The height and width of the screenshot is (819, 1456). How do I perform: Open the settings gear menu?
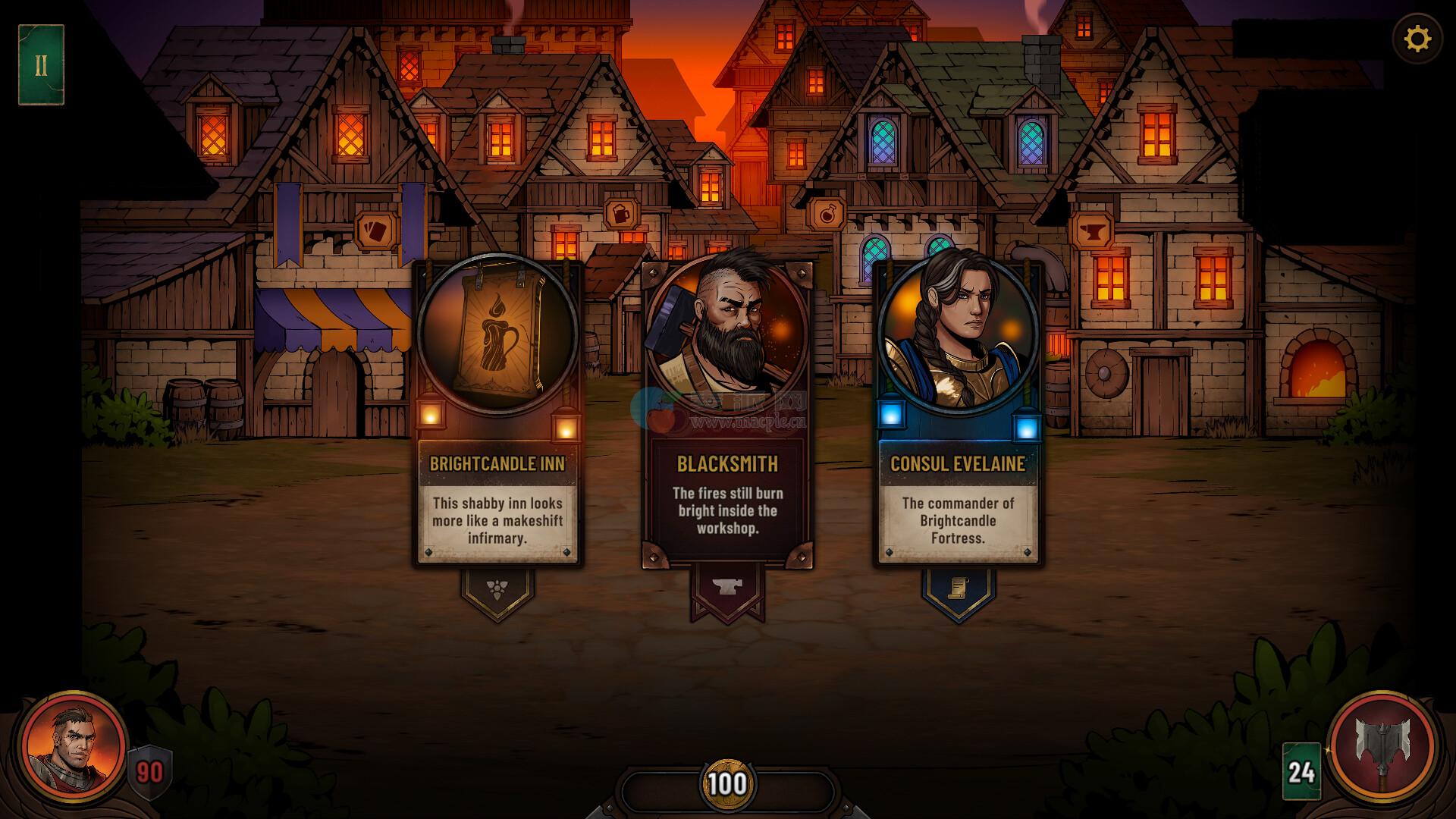(1417, 39)
